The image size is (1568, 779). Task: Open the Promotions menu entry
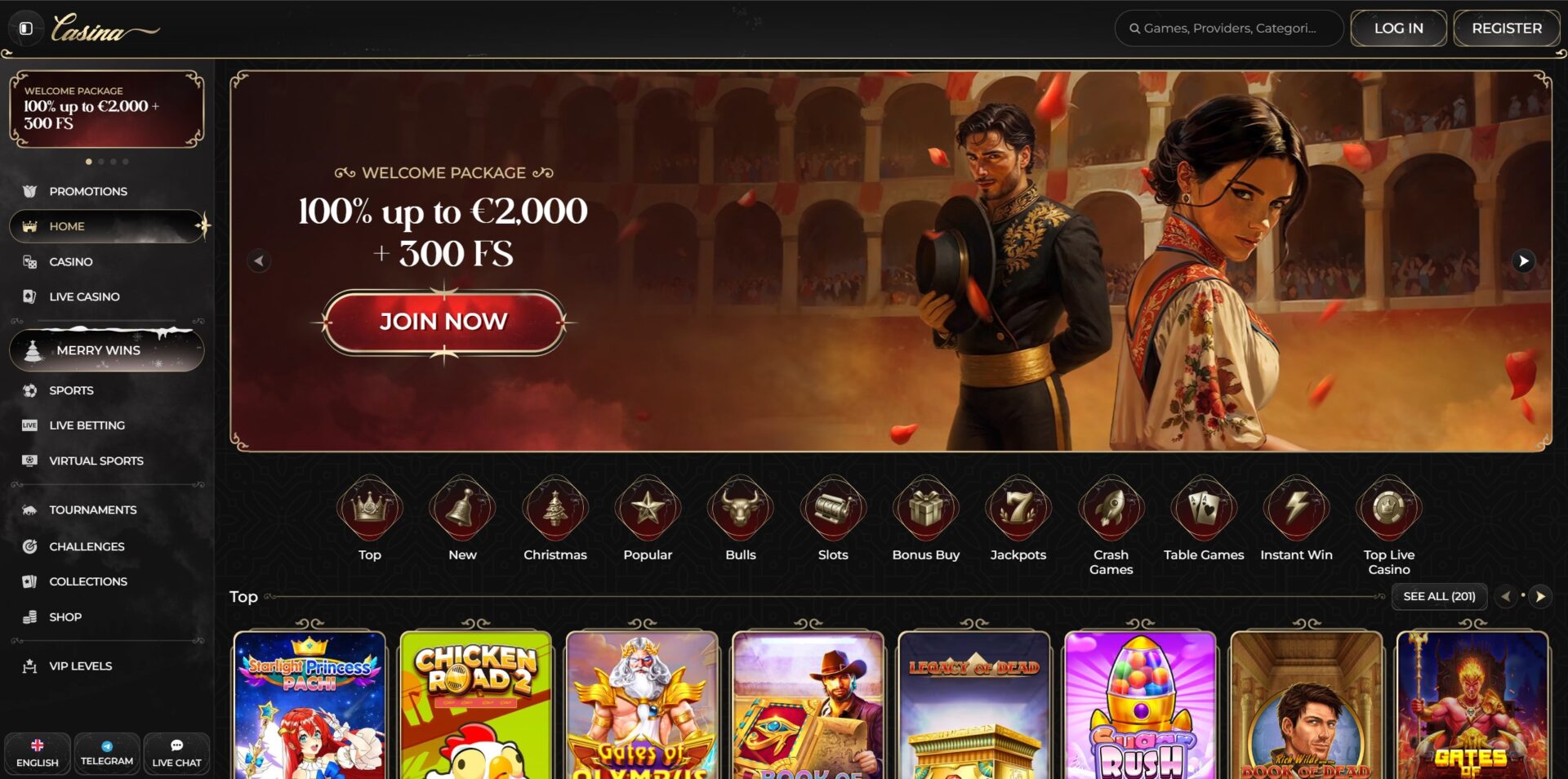point(87,191)
